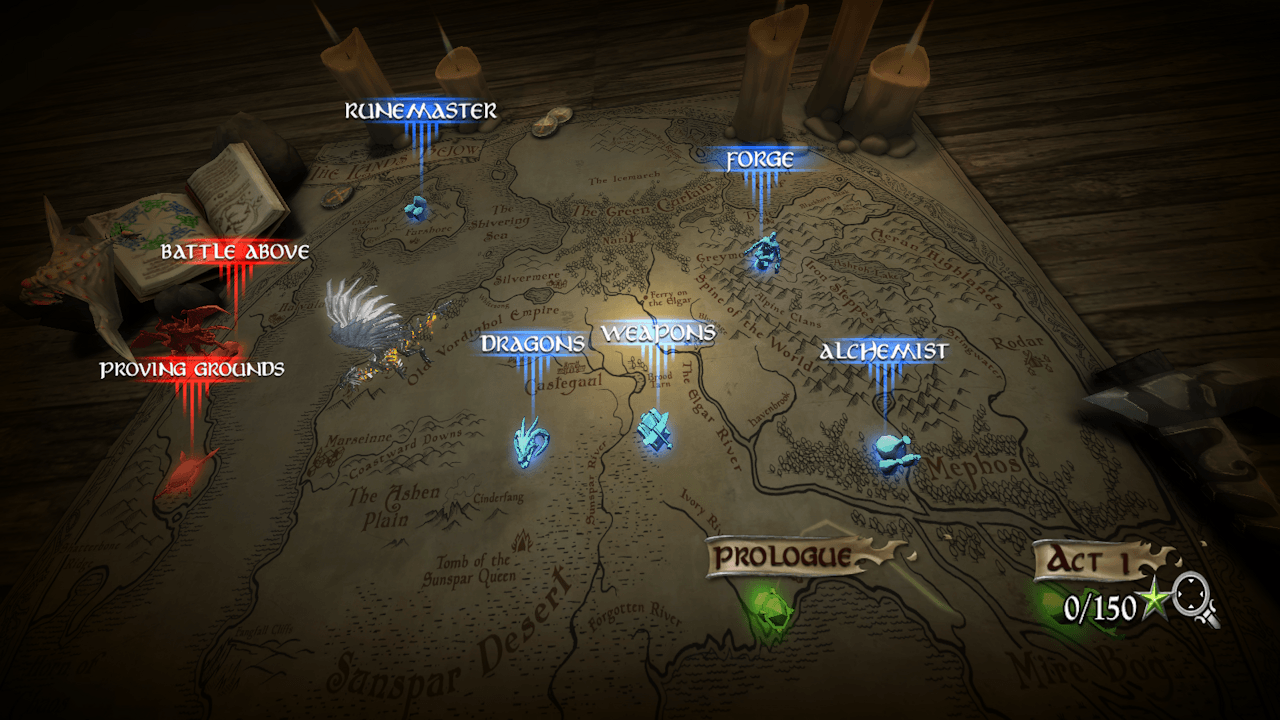
Task: Open the Runemaster map marker
Action: [x=420, y=111]
